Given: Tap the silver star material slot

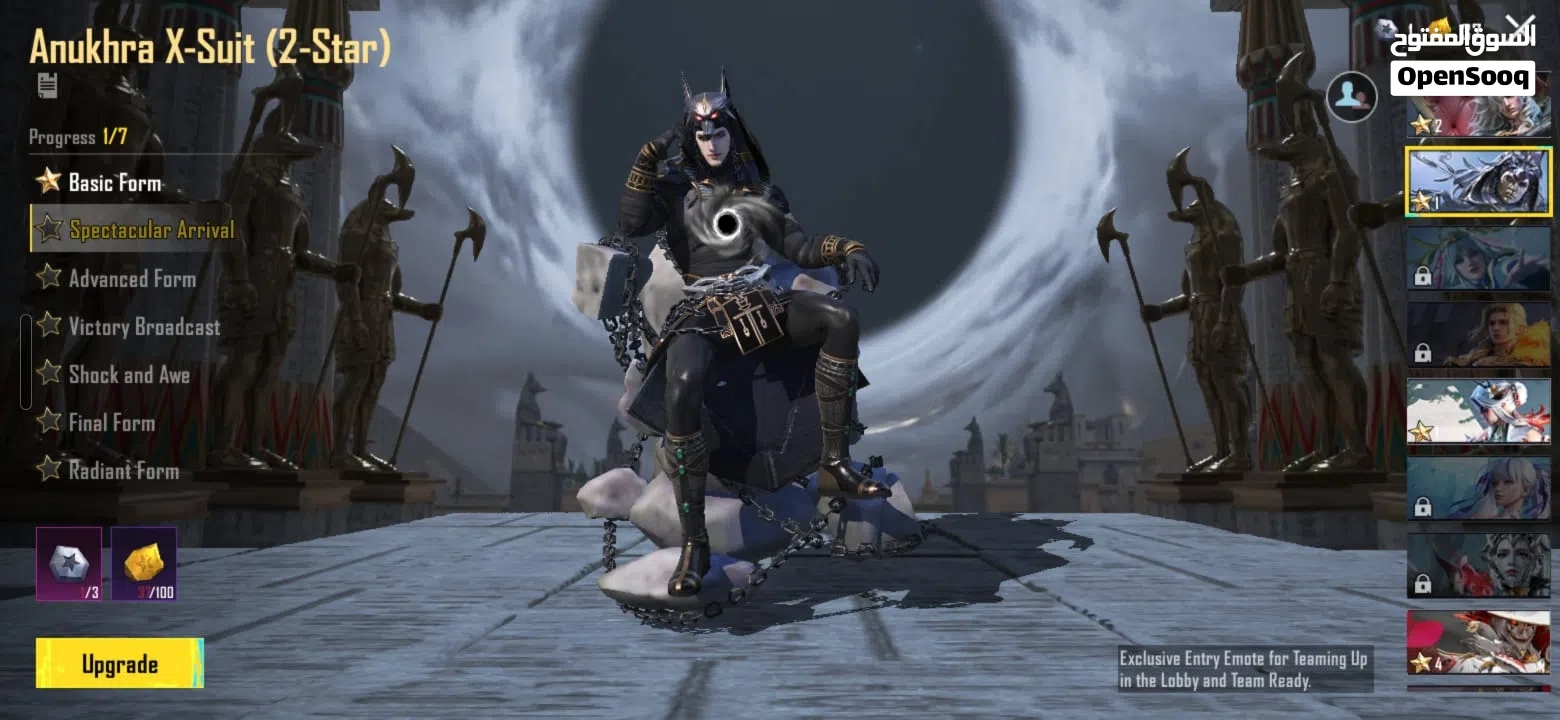Looking at the screenshot, I should pyautogui.click(x=69, y=564).
